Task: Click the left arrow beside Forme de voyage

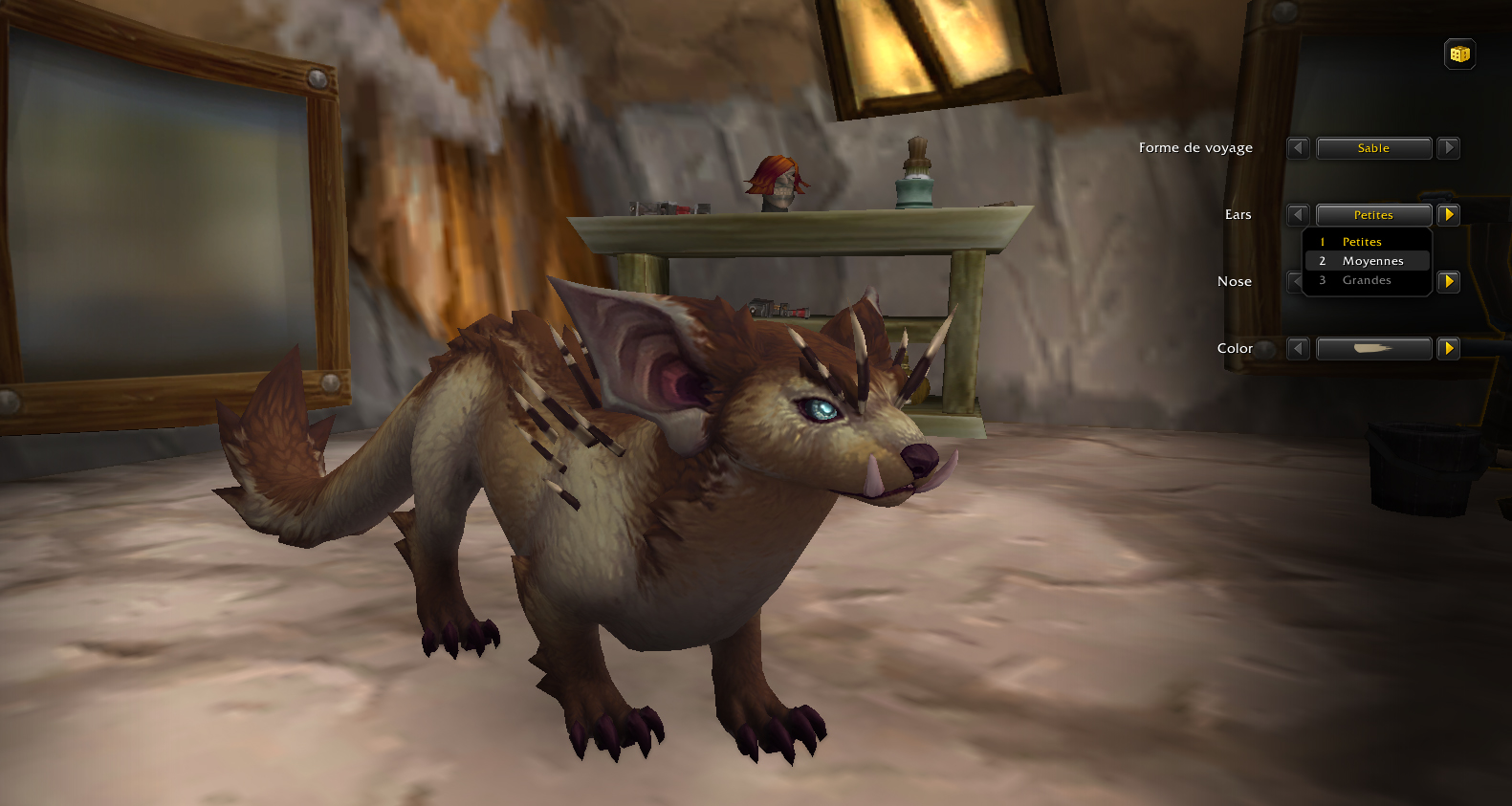Action: click(1298, 148)
